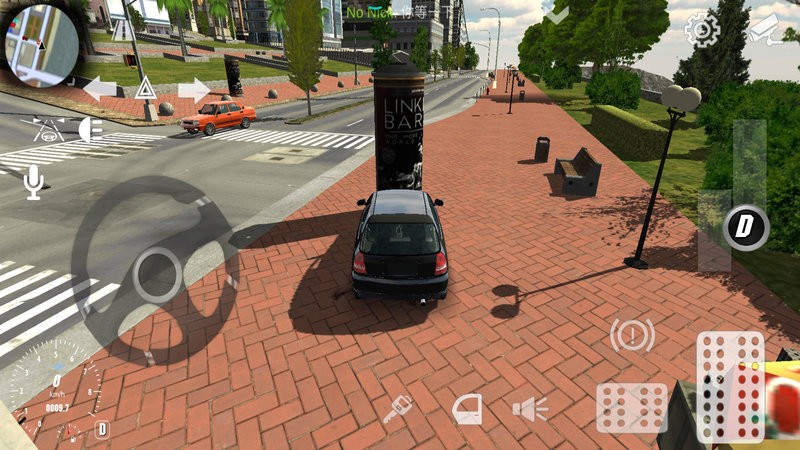800x450 pixels.
Task: Tap the checkmark icon at the top
Action: coord(556,13)
